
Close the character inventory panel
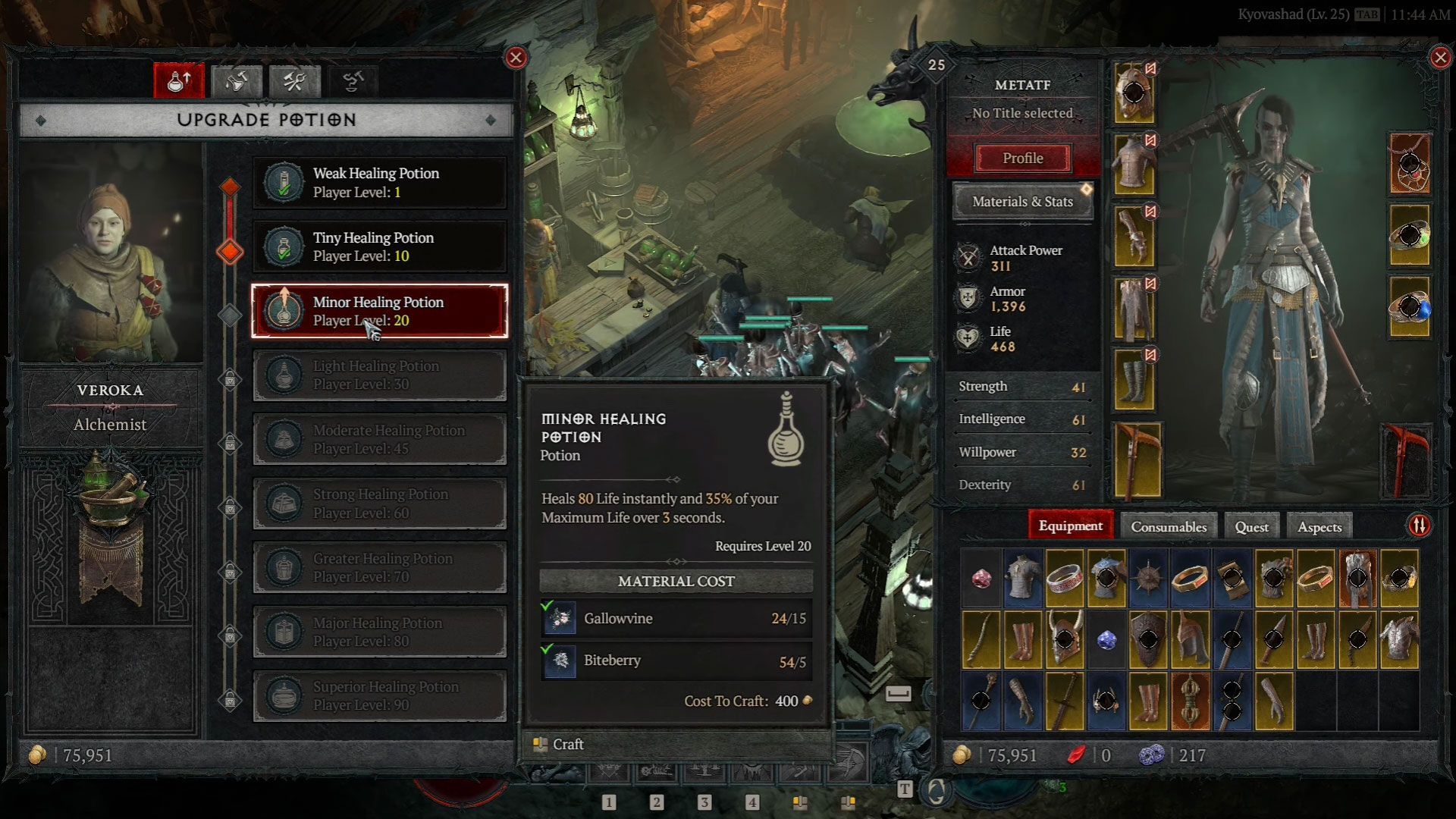[1440, 58]
